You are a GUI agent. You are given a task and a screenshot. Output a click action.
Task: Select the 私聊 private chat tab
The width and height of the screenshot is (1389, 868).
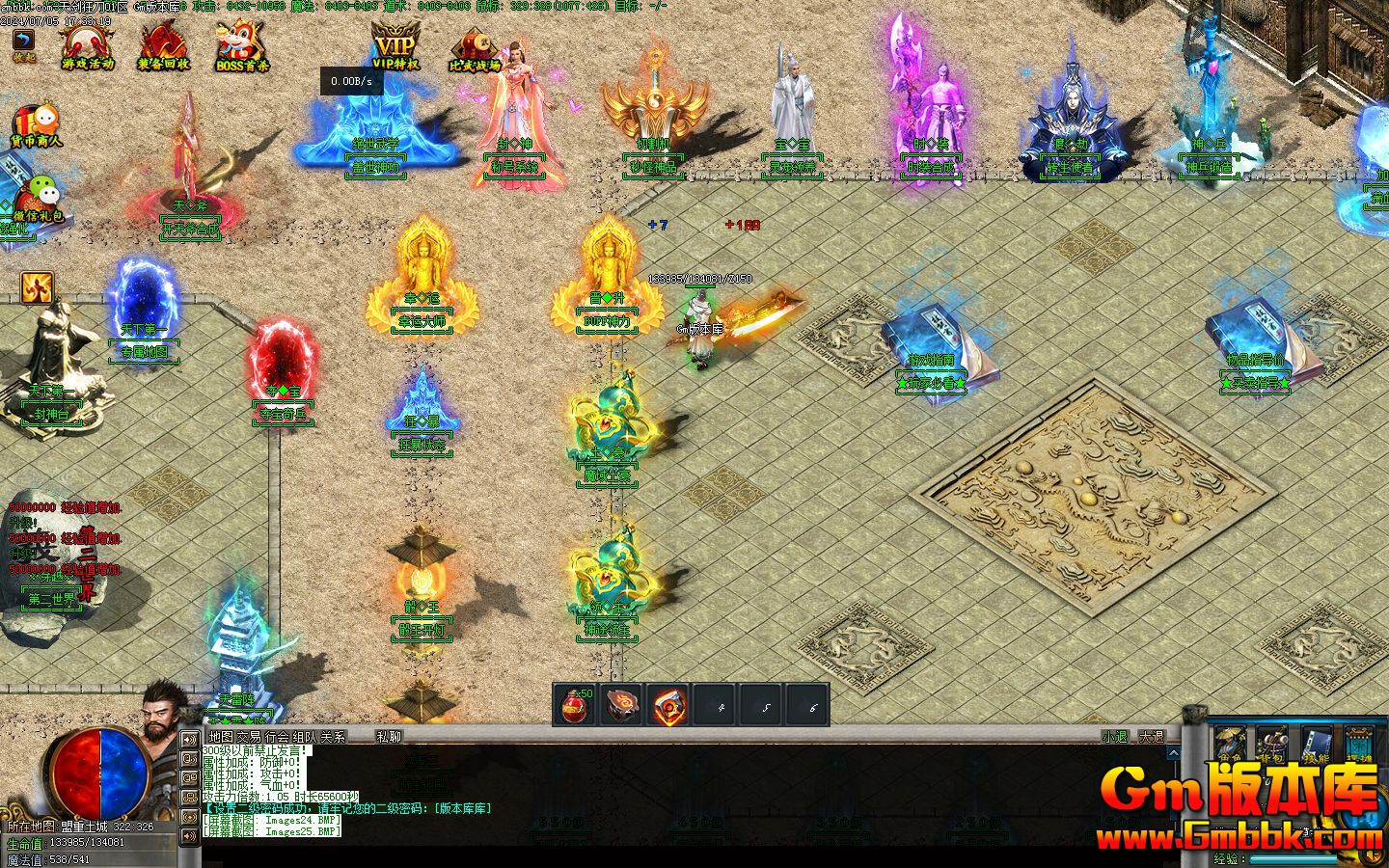tap(389, 737)
